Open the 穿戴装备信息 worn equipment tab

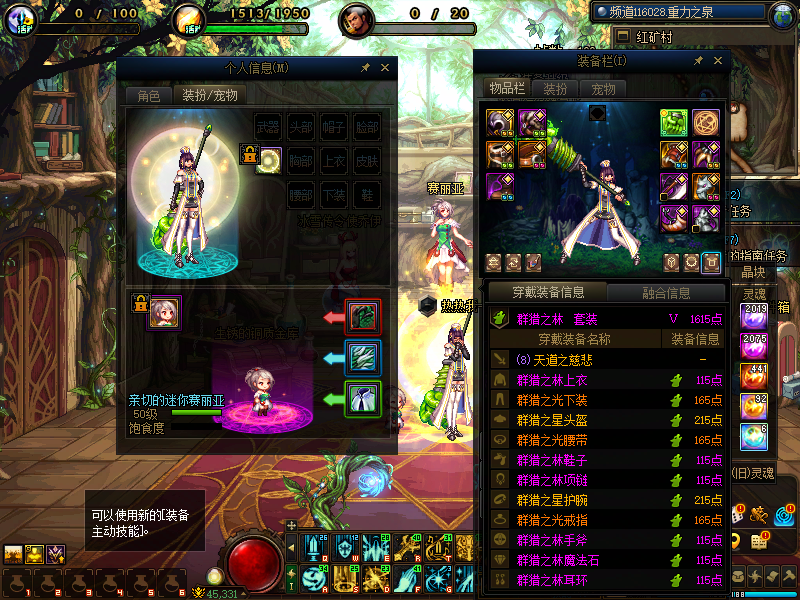548,293
